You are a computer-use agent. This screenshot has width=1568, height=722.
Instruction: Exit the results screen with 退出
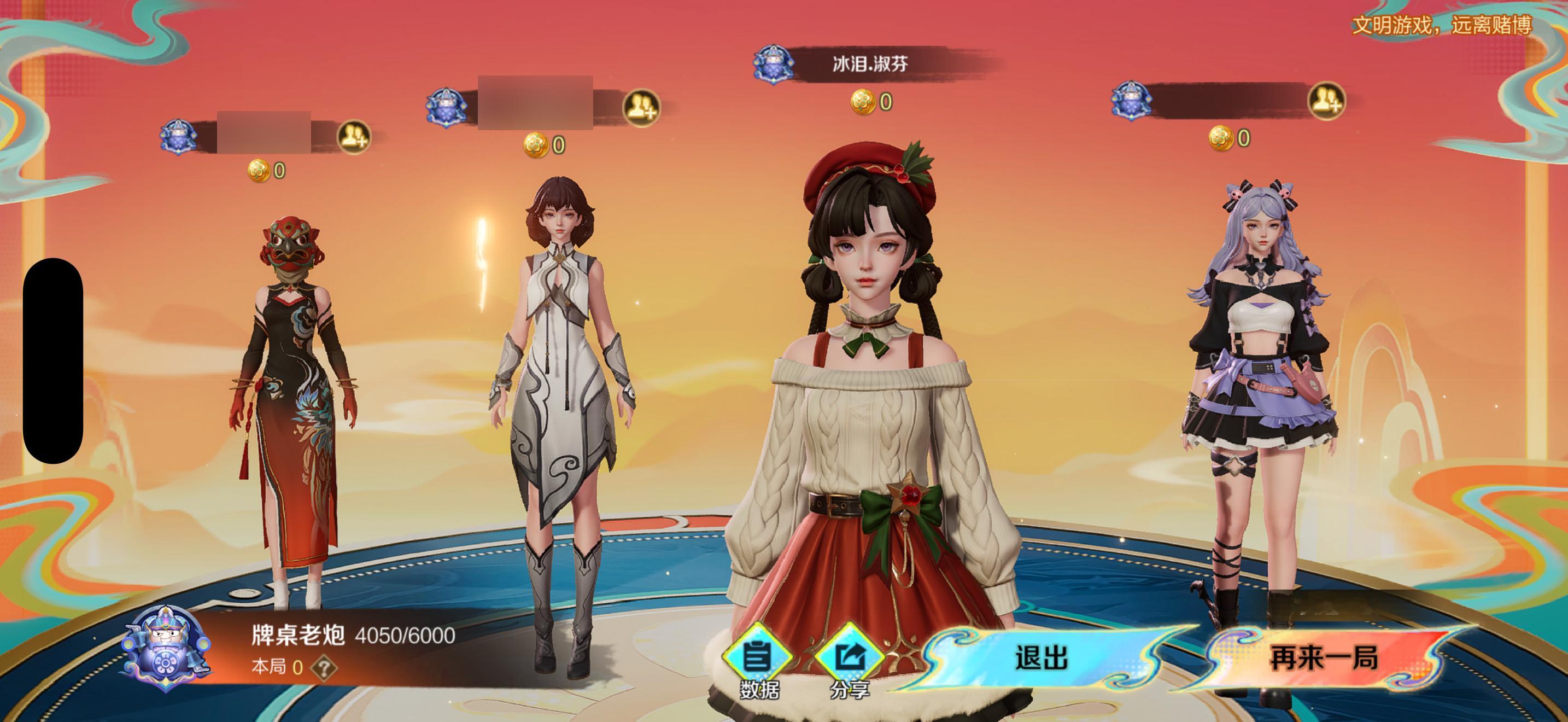1042,658
